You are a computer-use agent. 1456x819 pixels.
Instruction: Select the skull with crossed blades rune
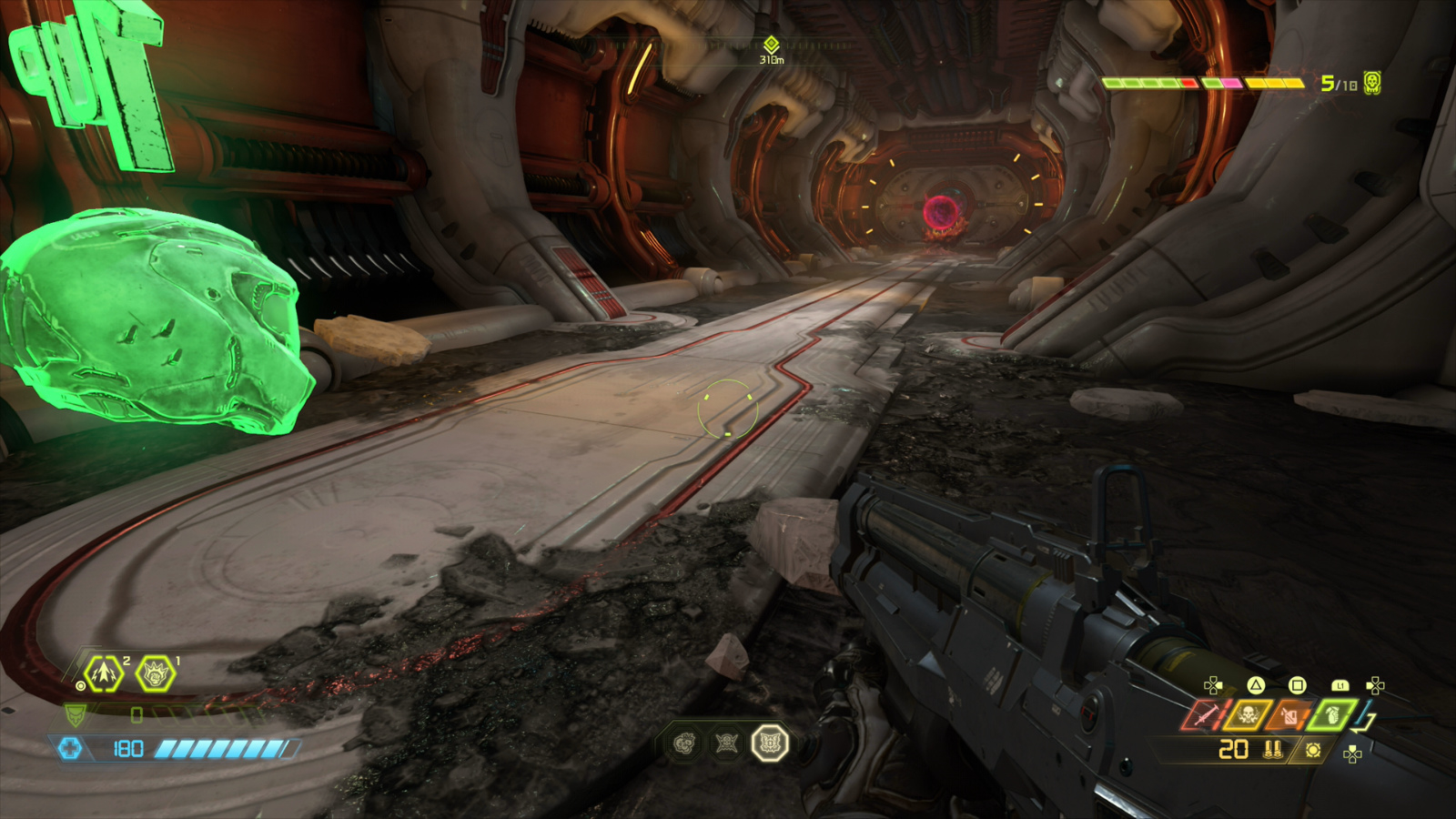coord(726,743)
